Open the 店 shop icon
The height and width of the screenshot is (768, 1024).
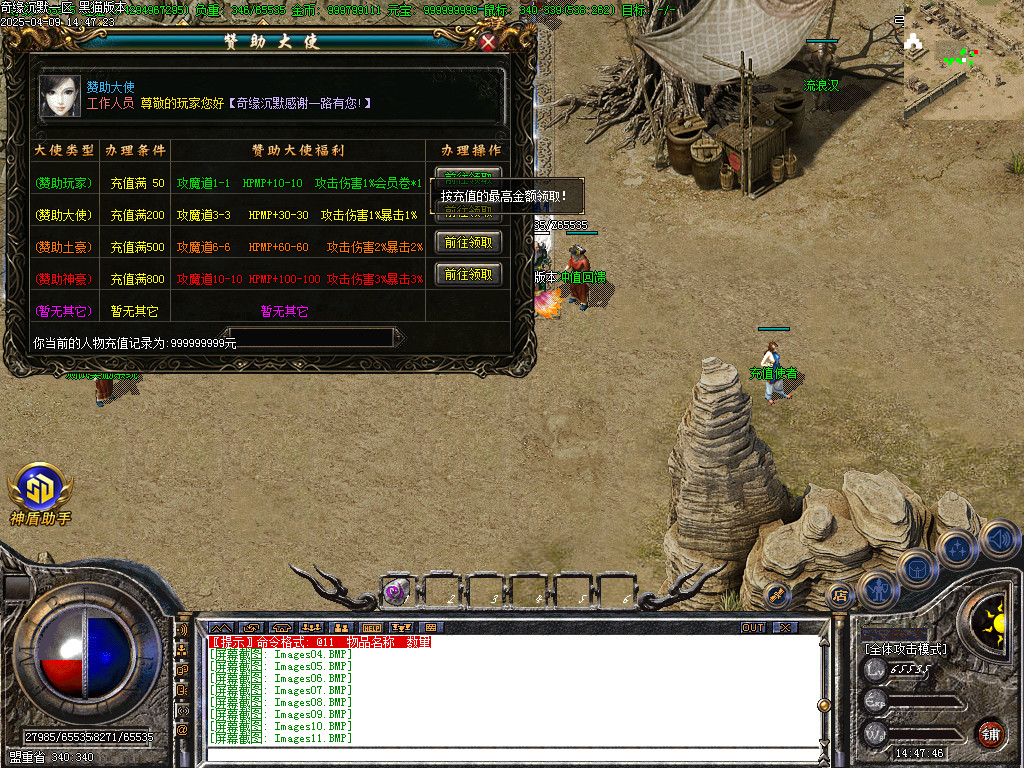point(840,596)
